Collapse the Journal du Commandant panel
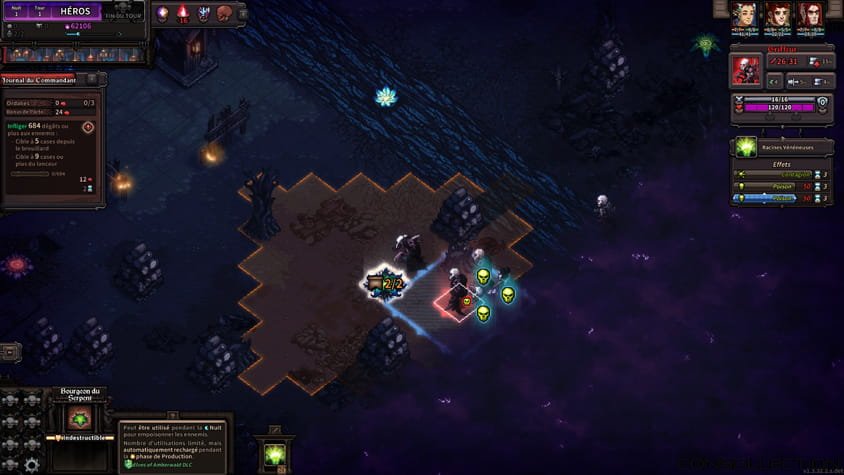The height and width of the screenshot is (475, 844). (92, 79)
